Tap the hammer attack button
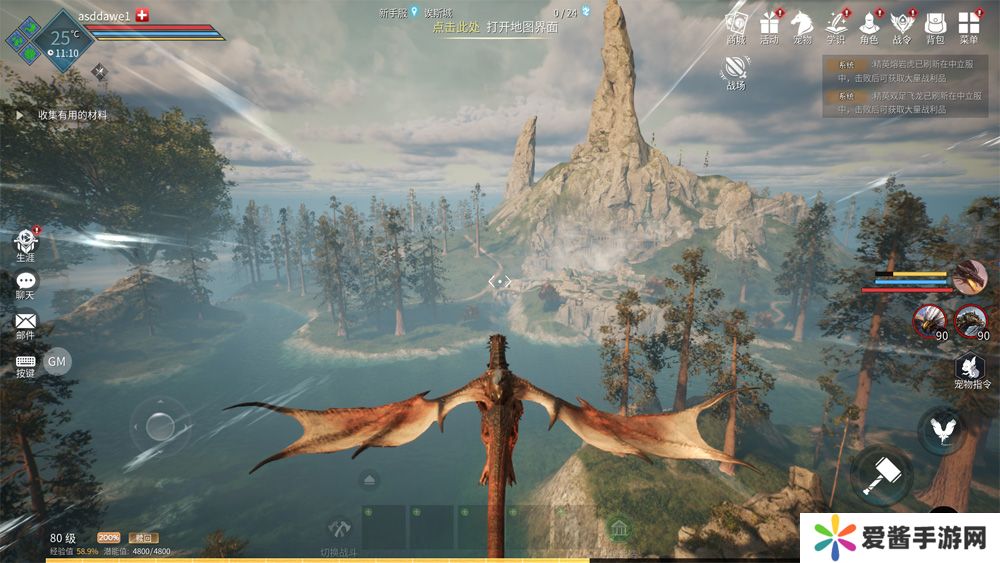This screenshot has height=563, width=1000. coord(881,474)
